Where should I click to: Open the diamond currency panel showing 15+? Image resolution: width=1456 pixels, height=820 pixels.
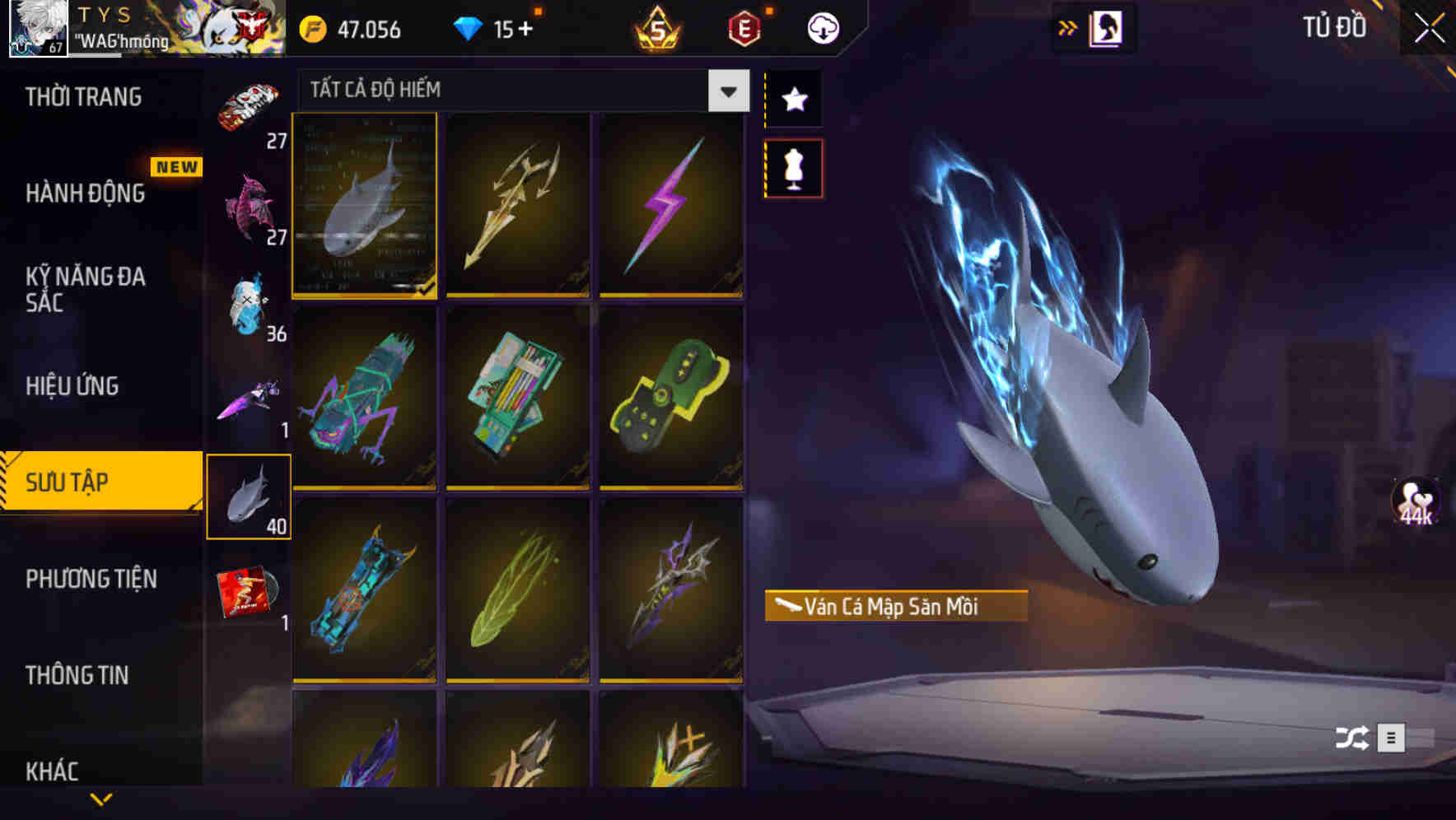coord(494,27)
